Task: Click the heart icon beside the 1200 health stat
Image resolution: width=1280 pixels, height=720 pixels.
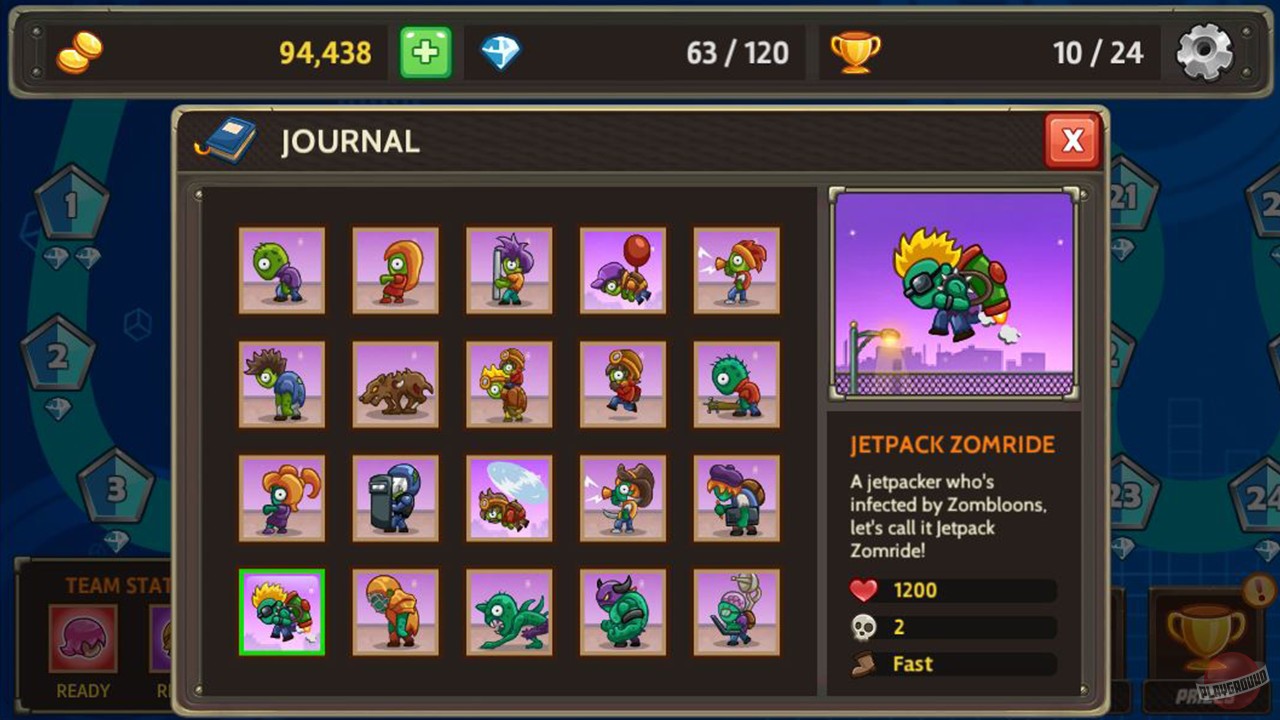Action: pyautogui.click(x=862, y=590)
